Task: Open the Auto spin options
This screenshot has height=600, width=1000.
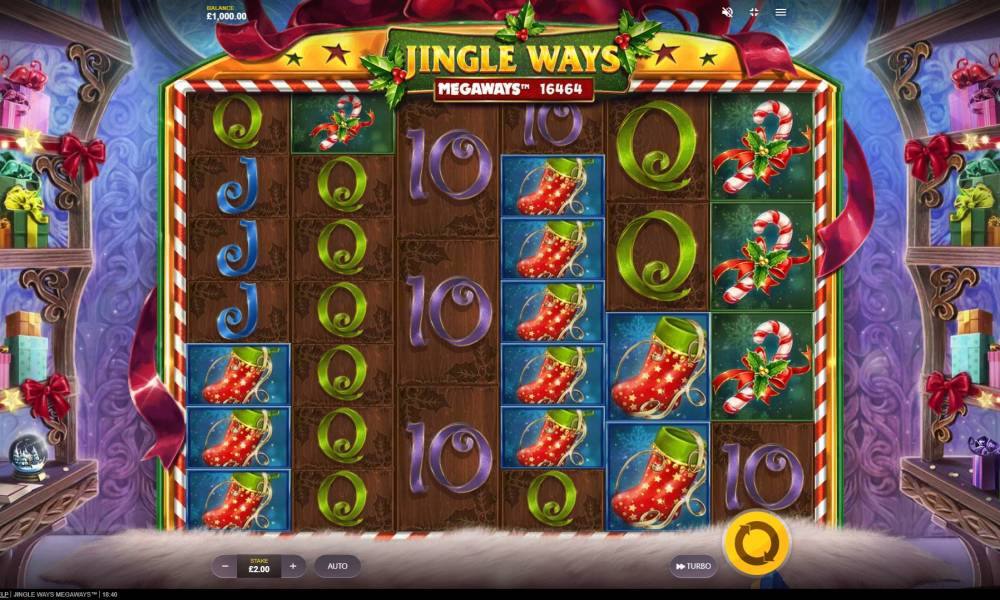Action: point(337,566)
